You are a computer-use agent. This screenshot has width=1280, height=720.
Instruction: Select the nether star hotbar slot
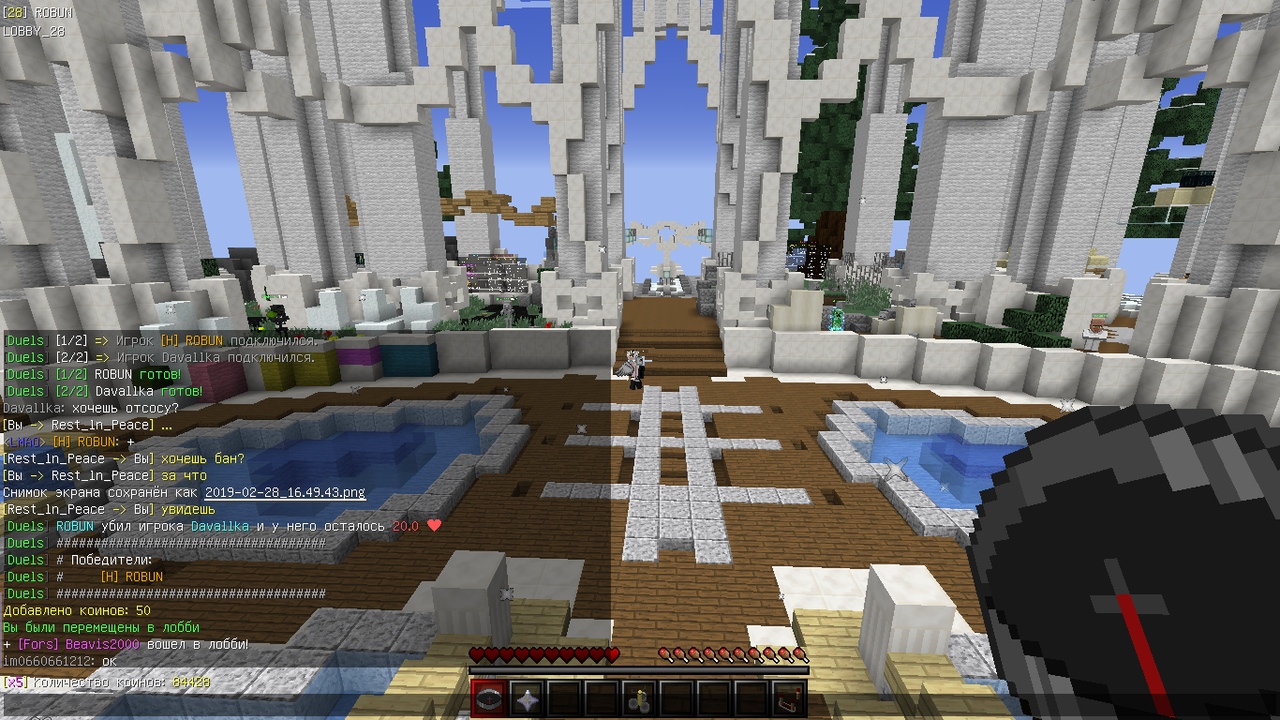(527, 699)
